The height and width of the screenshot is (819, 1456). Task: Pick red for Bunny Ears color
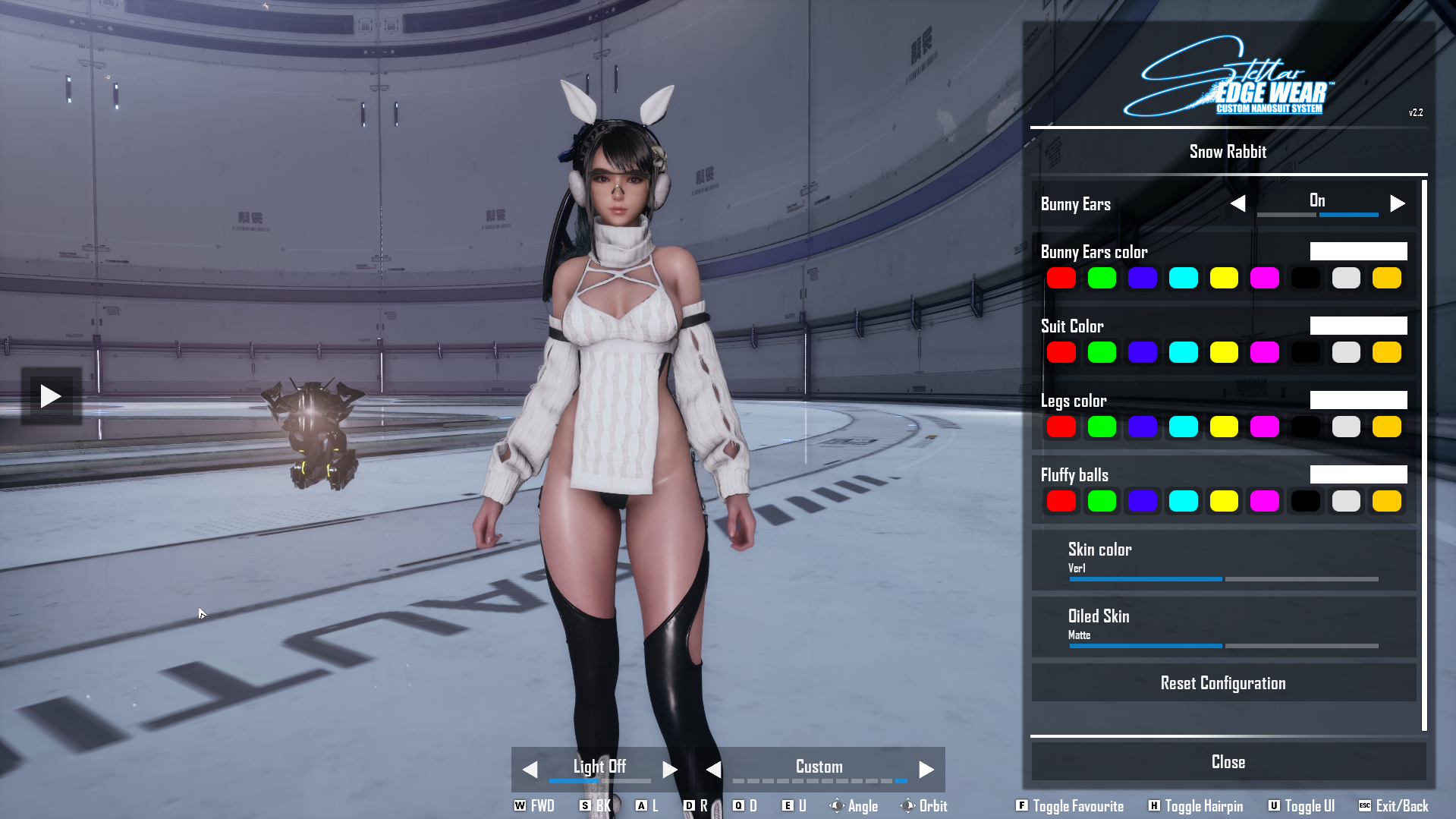1061,279
